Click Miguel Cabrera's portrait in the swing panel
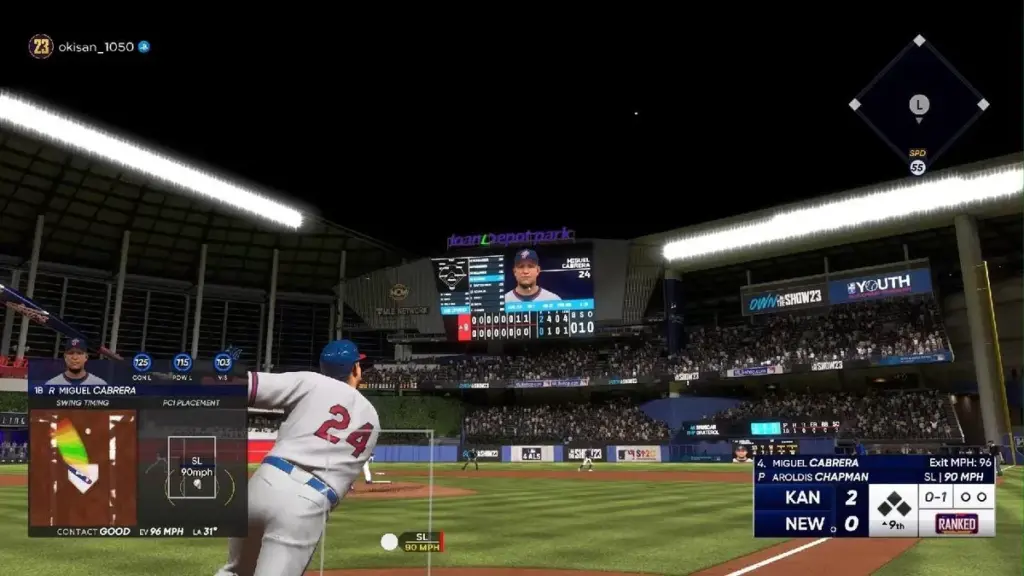1024x576 pixels. point(75,362)
